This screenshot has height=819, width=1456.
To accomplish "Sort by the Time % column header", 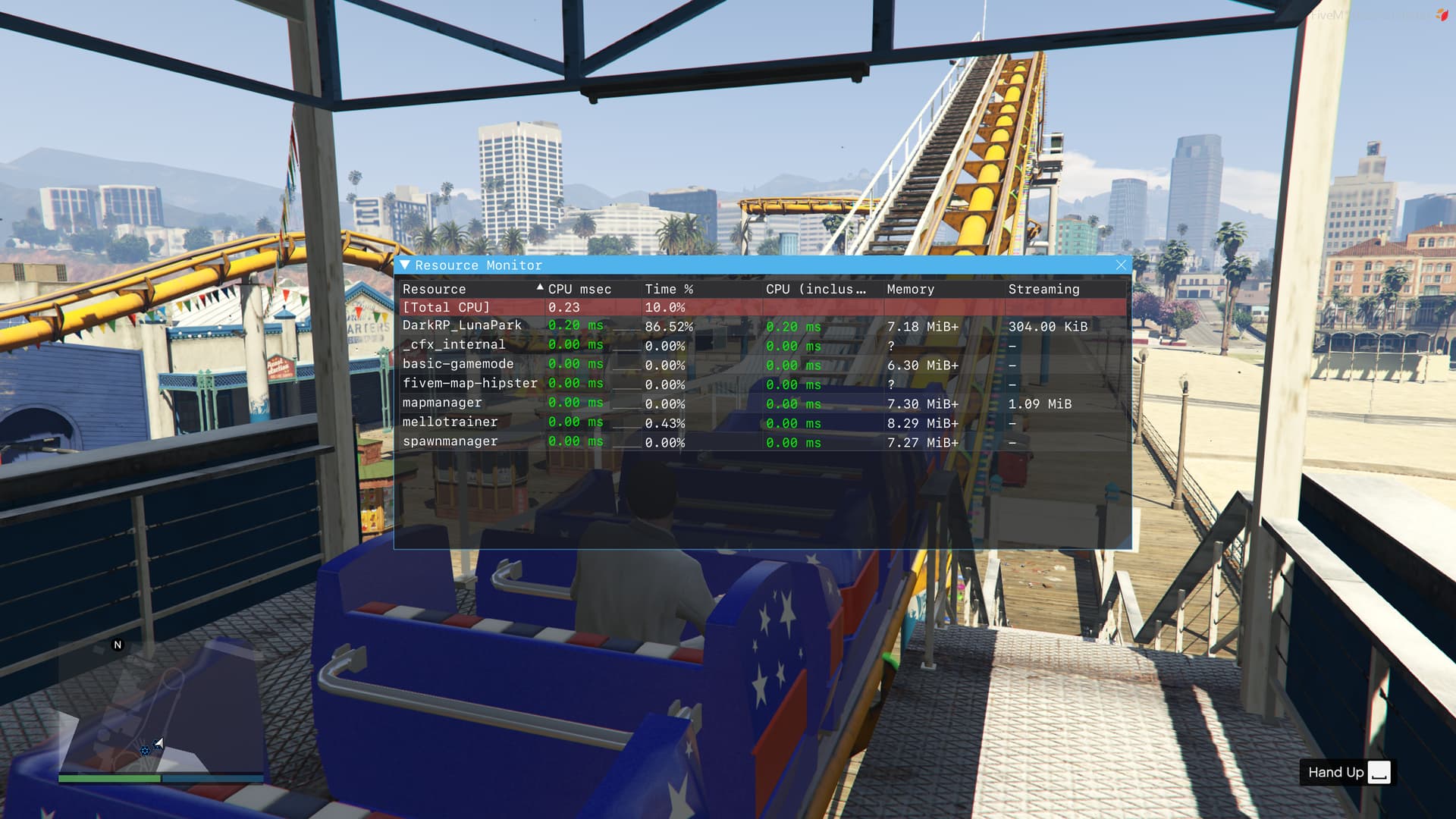I will [x=668, y=289].
